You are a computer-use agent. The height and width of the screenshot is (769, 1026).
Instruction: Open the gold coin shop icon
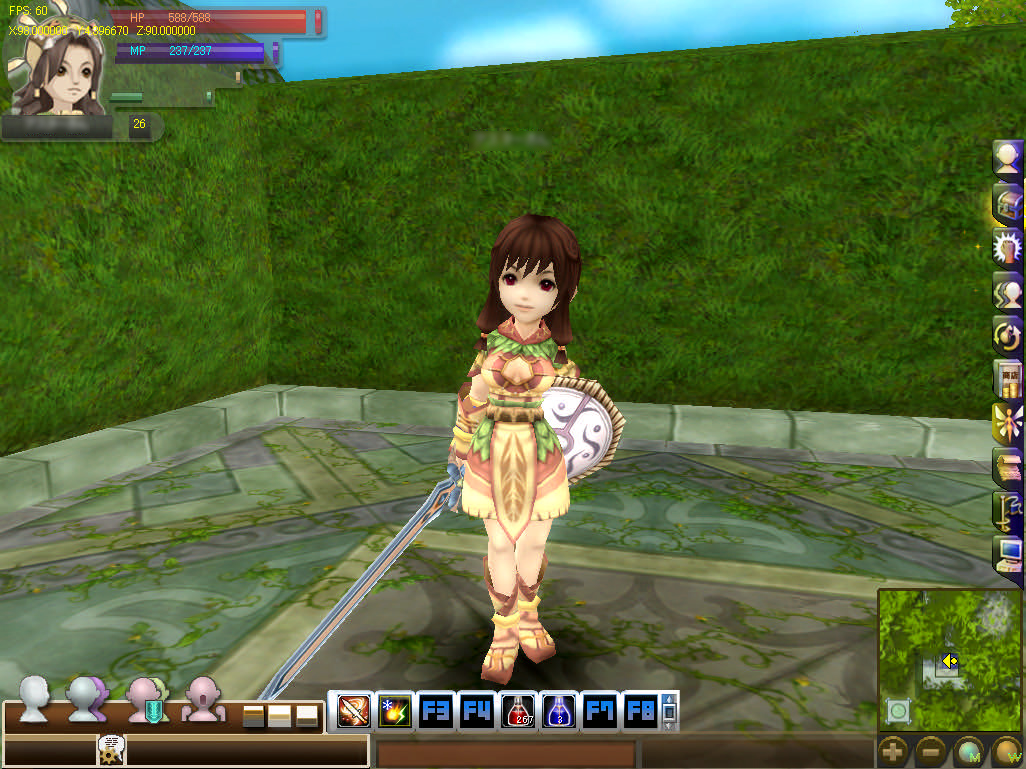(x=1007, y=378)
